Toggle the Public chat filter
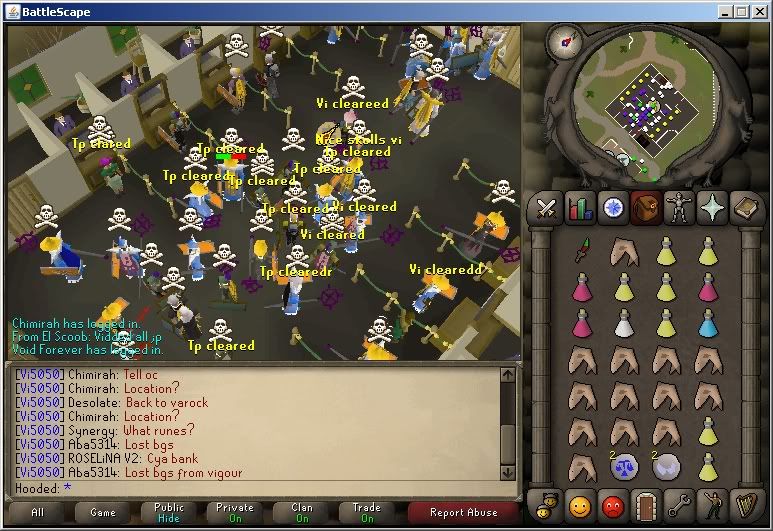773x531 pixels. pyautogui.click(x=168, y=513)
